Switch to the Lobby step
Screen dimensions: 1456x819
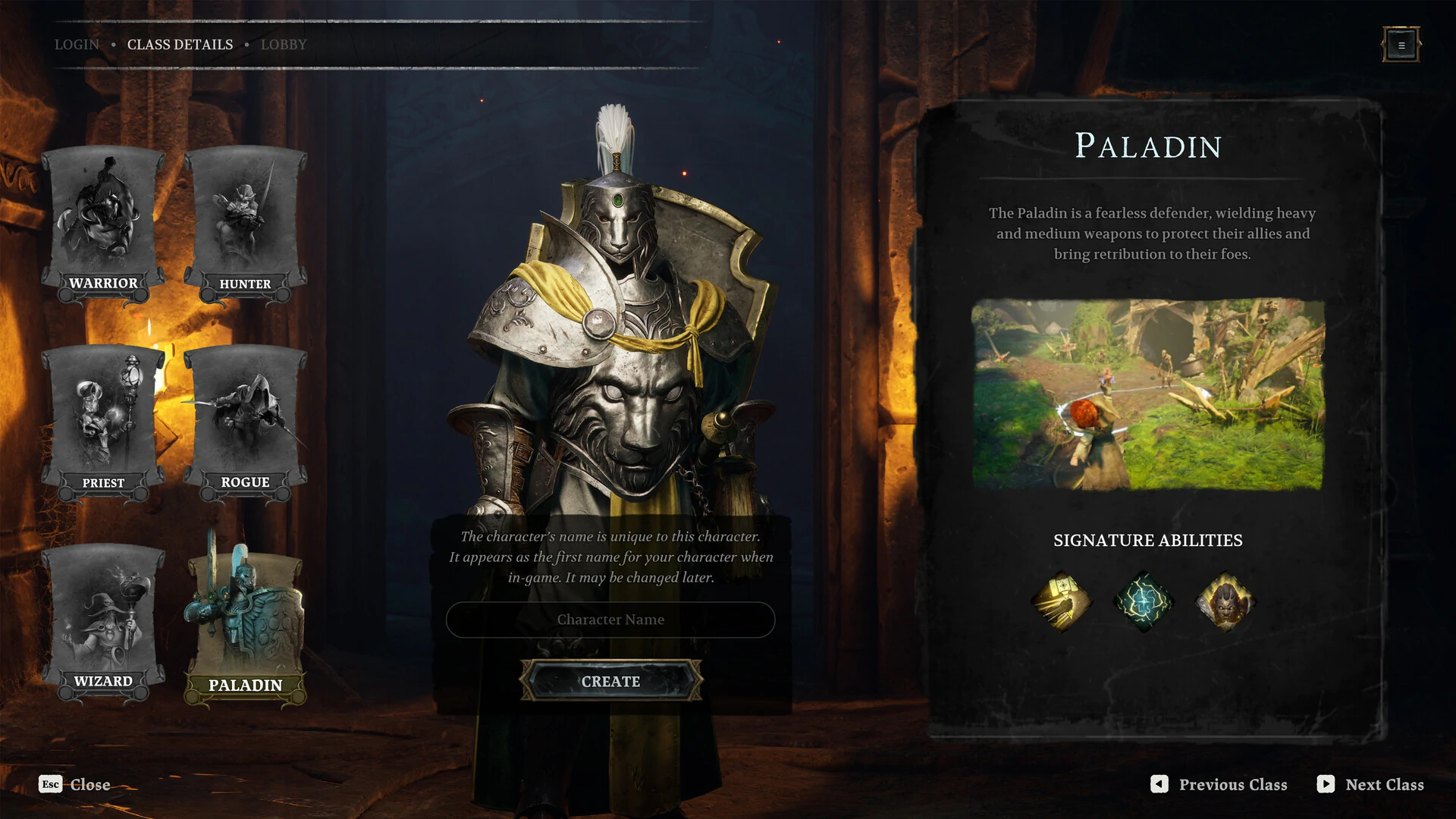(x=284, y=45)
